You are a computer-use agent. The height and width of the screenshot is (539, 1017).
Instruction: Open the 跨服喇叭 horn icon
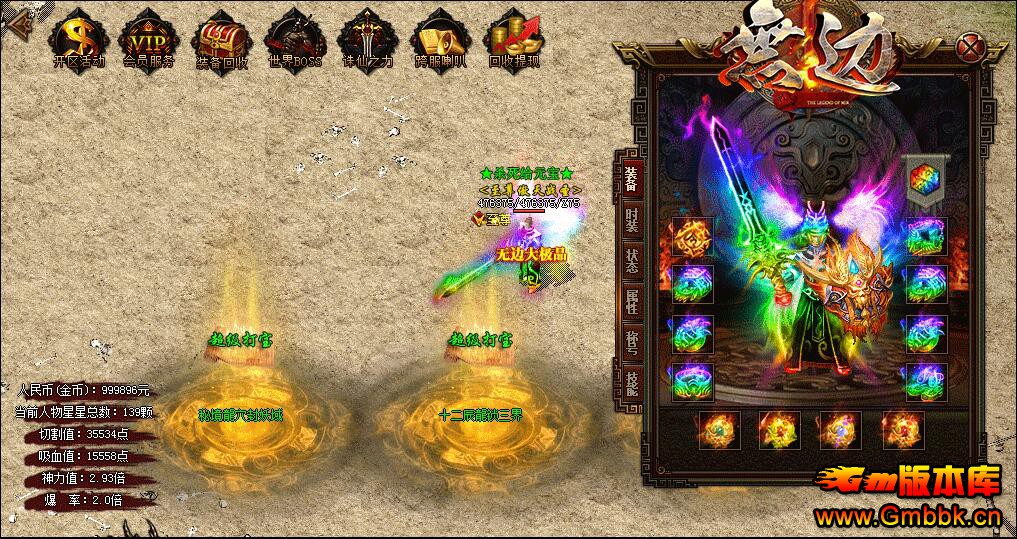(x=440, y=38)
